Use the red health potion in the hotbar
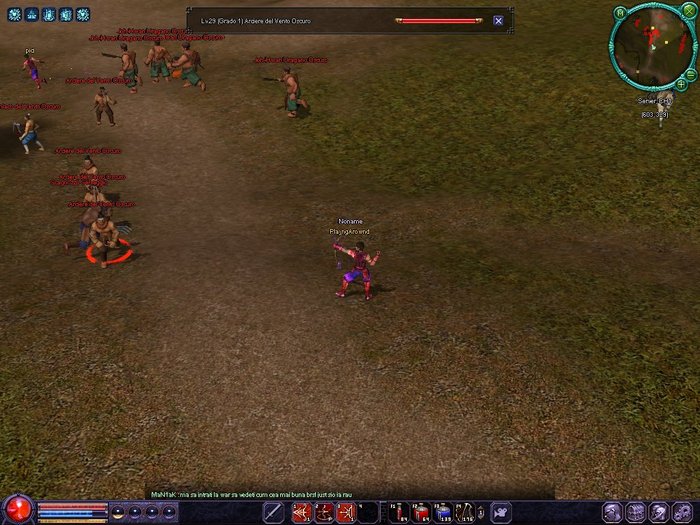 [421, 513]
